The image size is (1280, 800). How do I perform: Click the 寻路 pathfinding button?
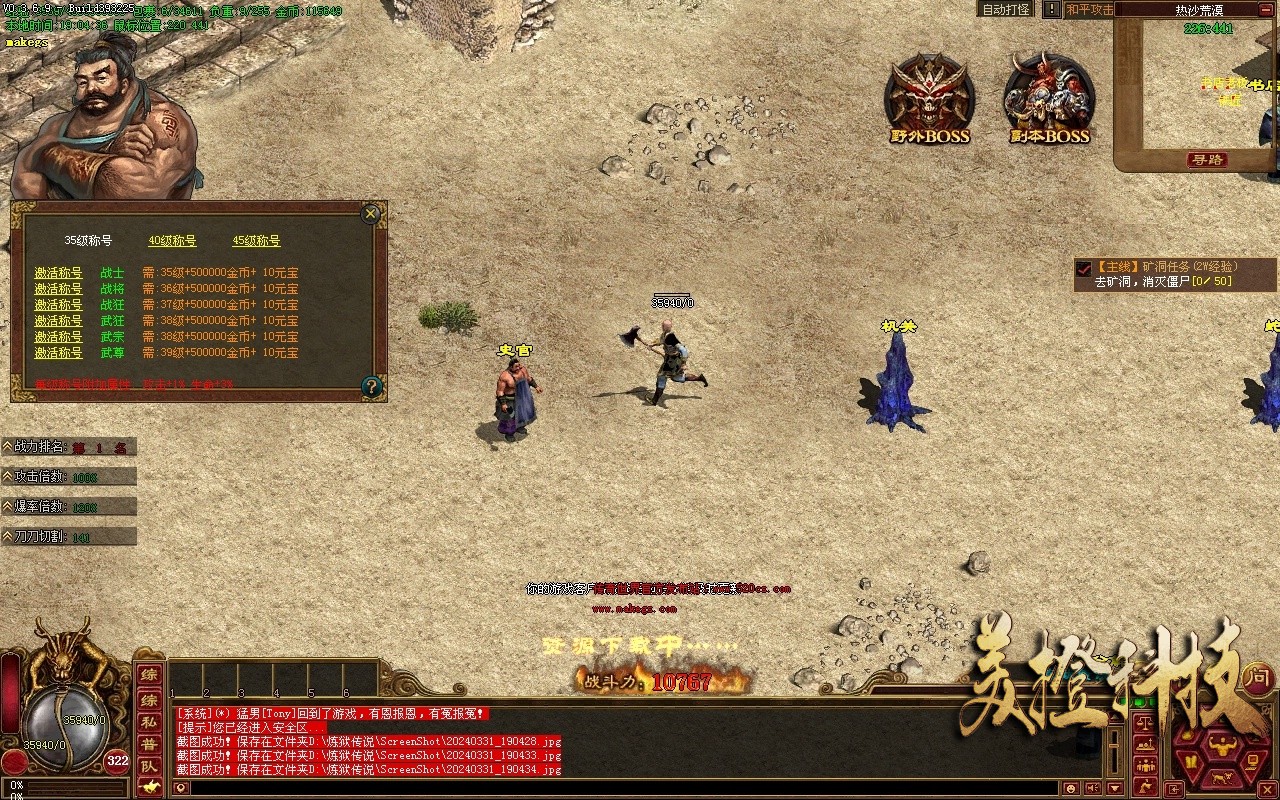[1207, 160]
